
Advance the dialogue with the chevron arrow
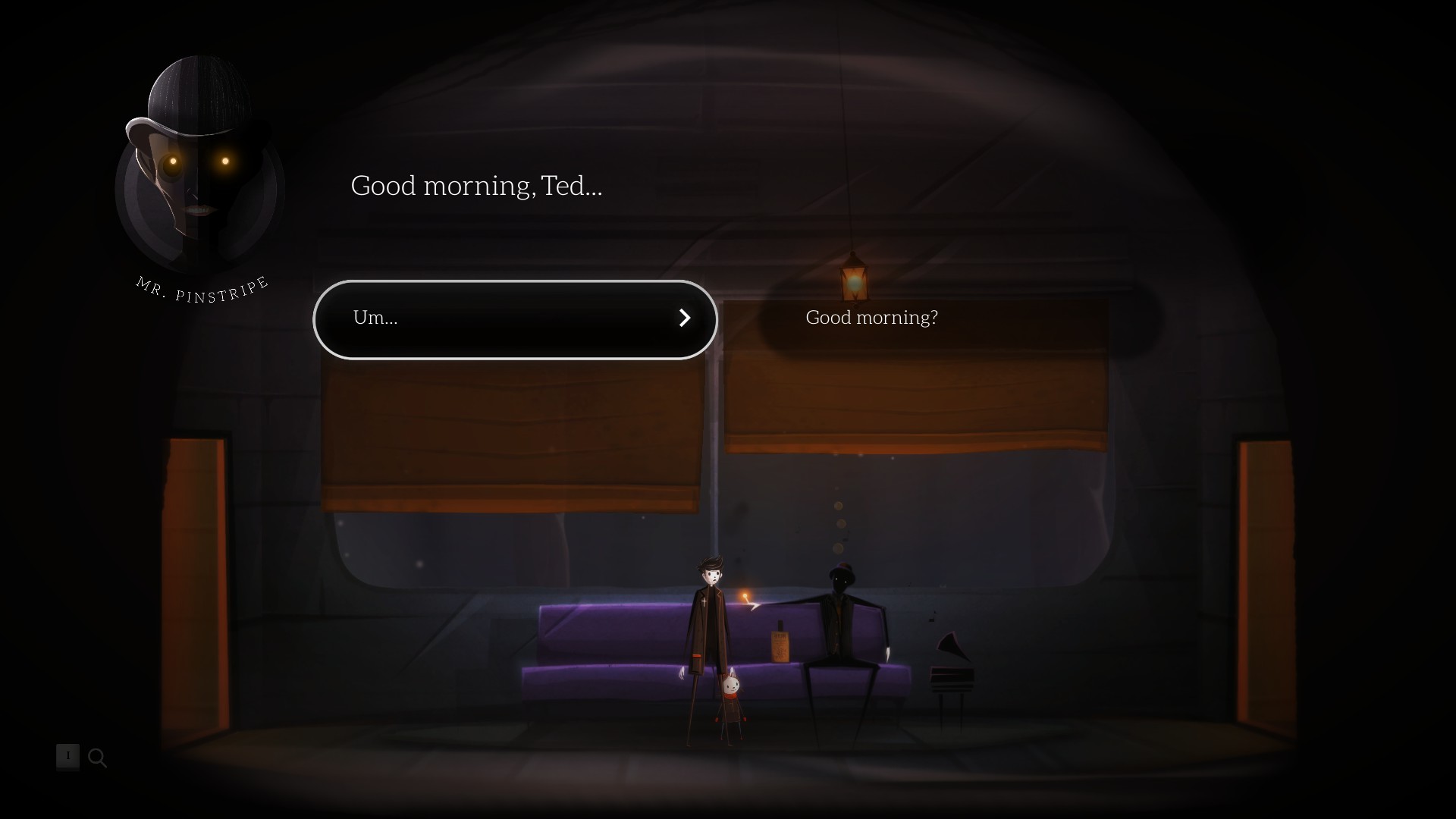point(685,318)
